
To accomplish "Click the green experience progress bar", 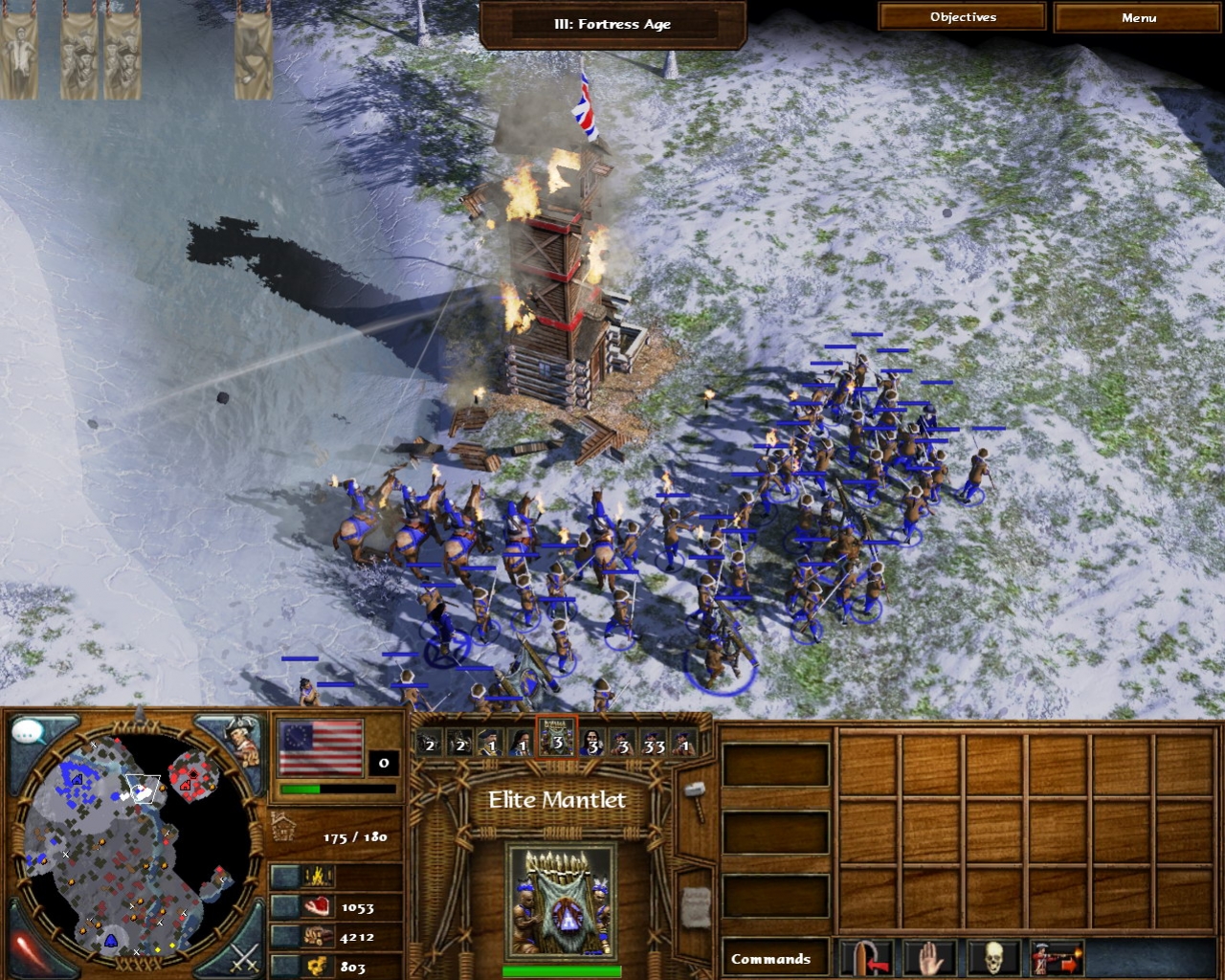I will point(302,790).
